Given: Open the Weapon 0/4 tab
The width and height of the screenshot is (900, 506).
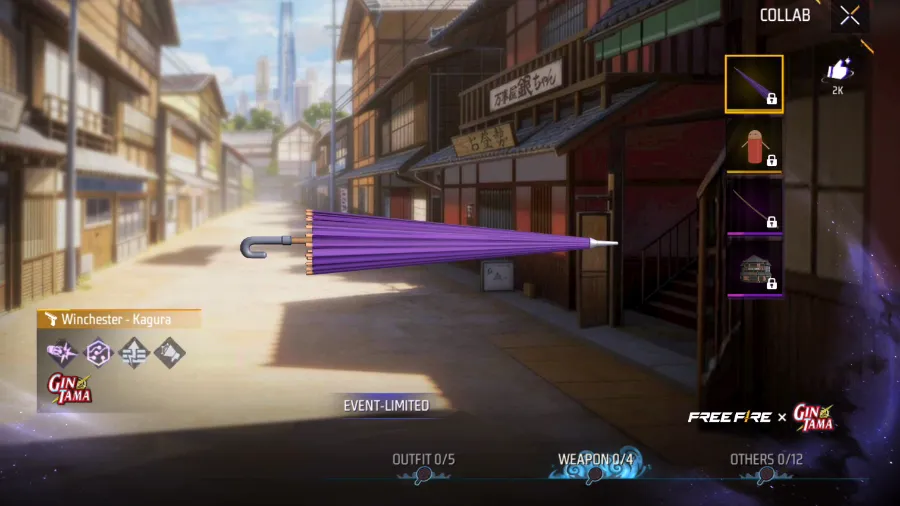Looking at the screenshot, I should pyautogui.click(x=596, y=461).
